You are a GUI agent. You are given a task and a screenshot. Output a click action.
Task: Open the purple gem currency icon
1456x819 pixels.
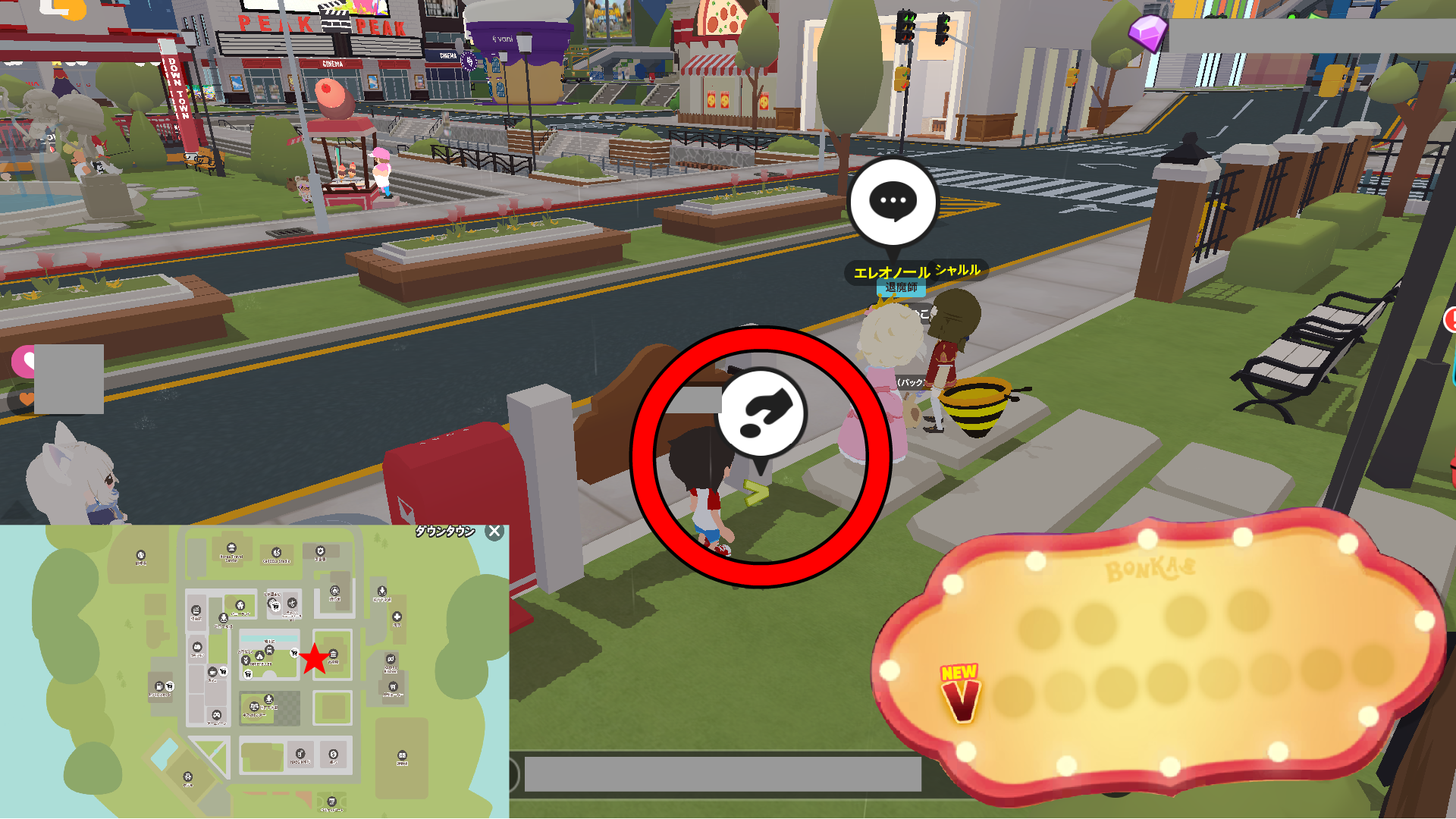pos(1147,33)
